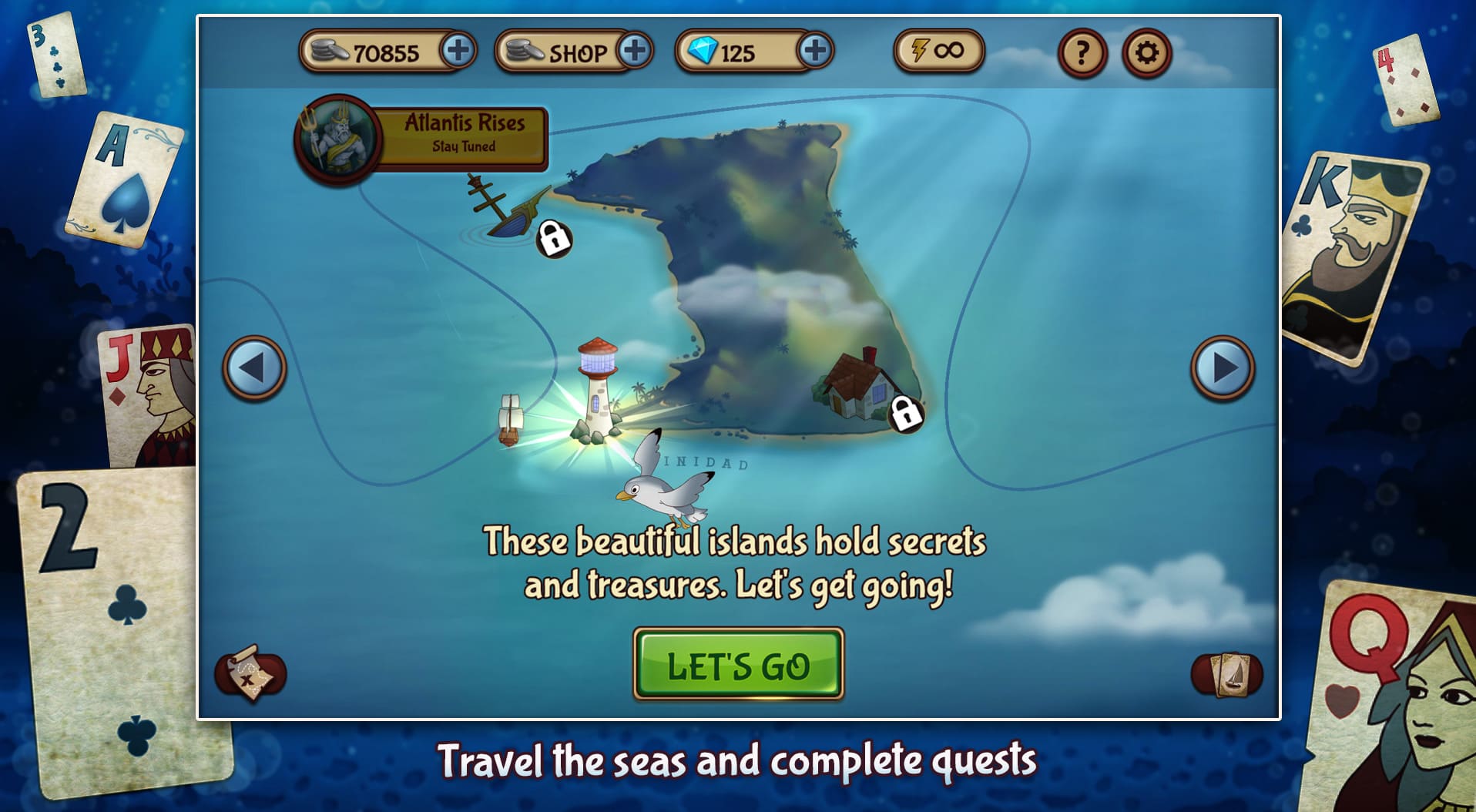Open the help menu
Screen dimensions: 1476x812
pos(1082,53)
